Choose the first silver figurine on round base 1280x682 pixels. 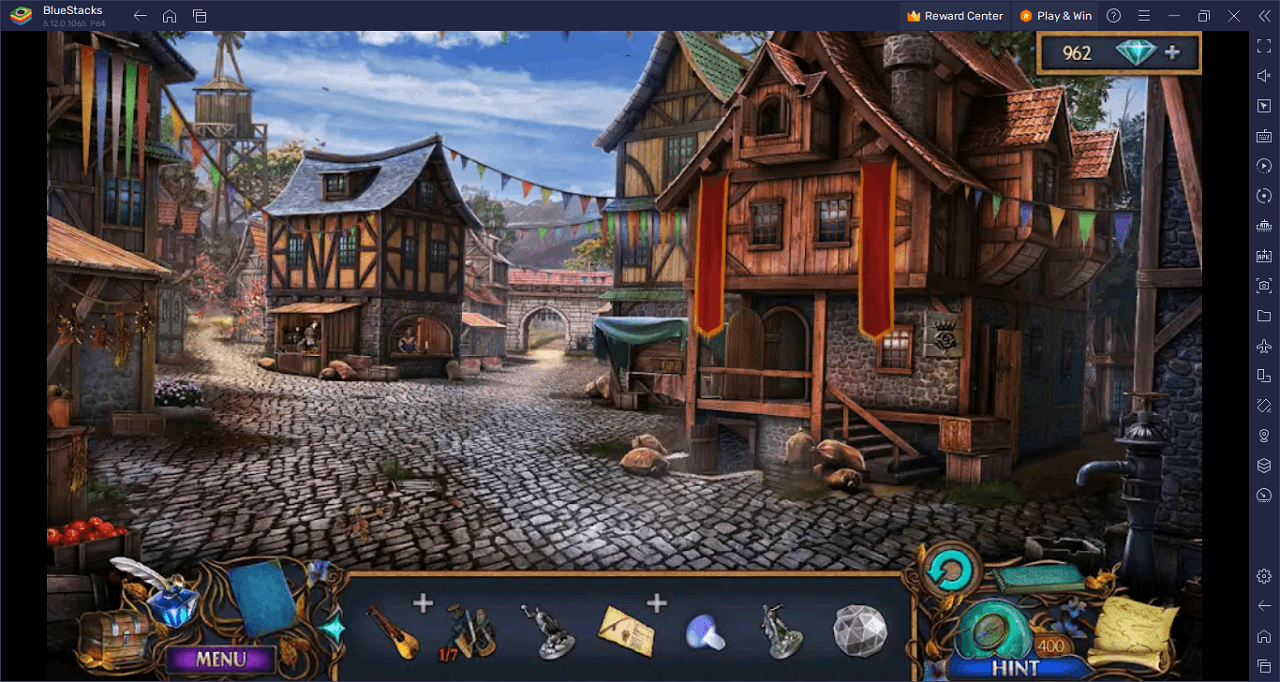547,632
